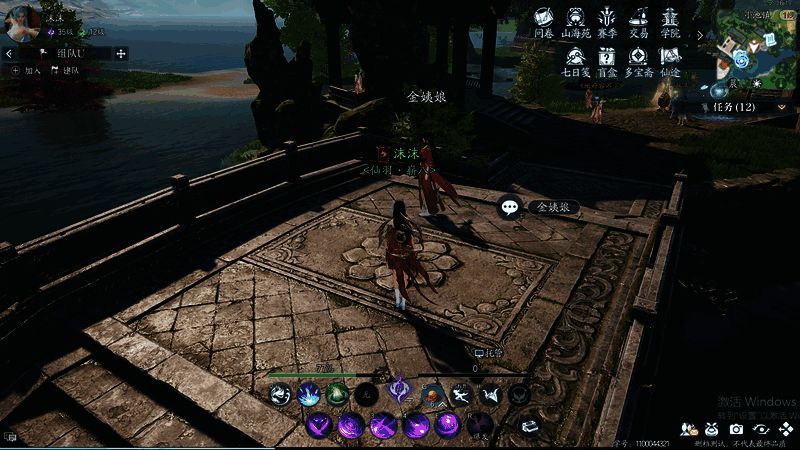Talk to 金姨娘 via chat bubble button

(511, 207)
